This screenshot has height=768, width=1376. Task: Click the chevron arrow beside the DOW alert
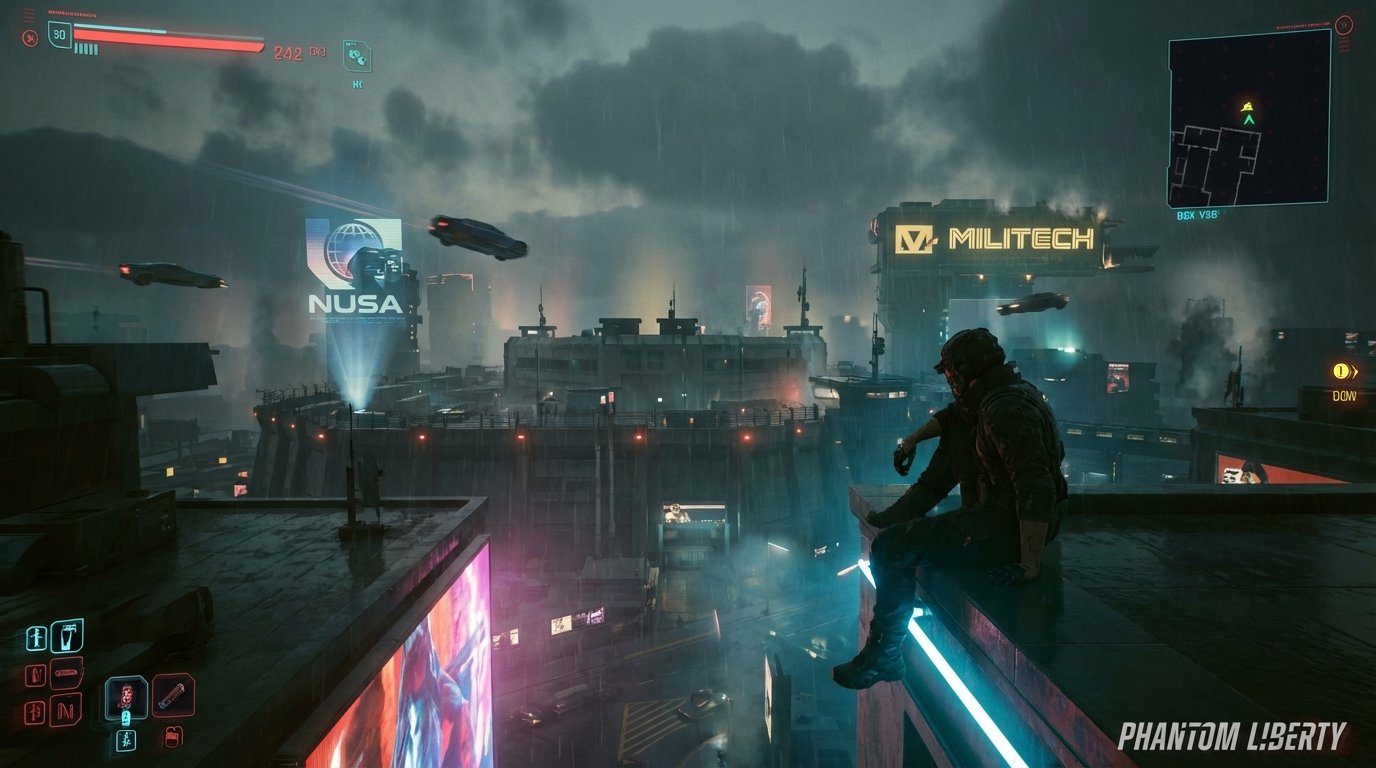click(1355, 371)
